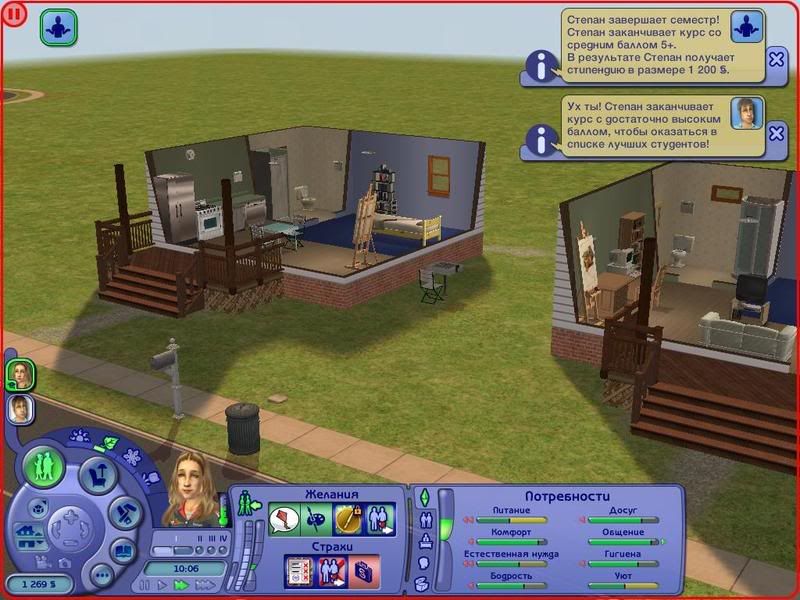Switch to the second Sim's portrait
Viewport: 800px width, 600px height.
tap(19, 408)
